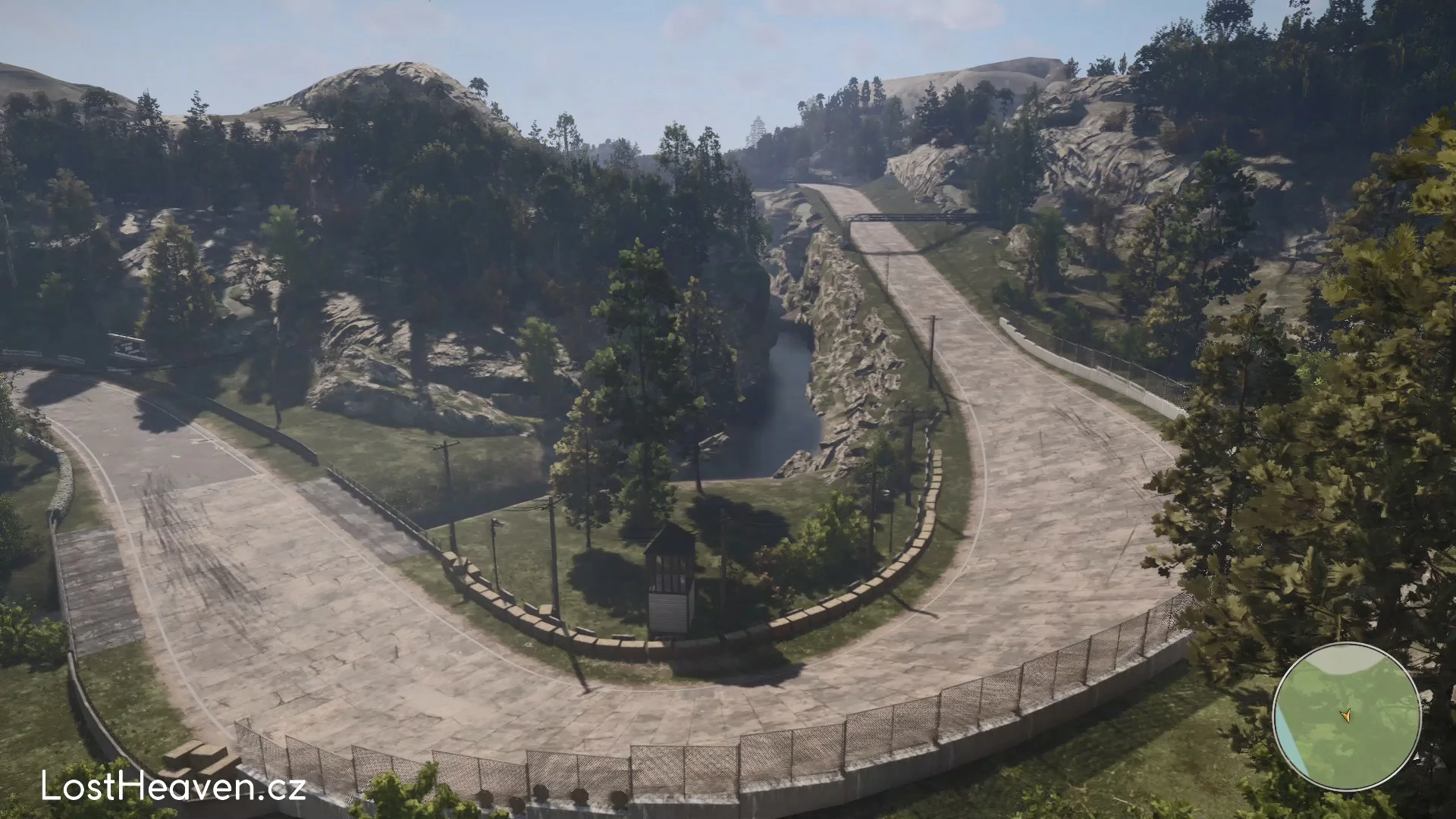The image size is (1456, 819).
Task: Open the LostHeaven.cz watermark link
Action: pyautogui.click(x=174, y=787)
